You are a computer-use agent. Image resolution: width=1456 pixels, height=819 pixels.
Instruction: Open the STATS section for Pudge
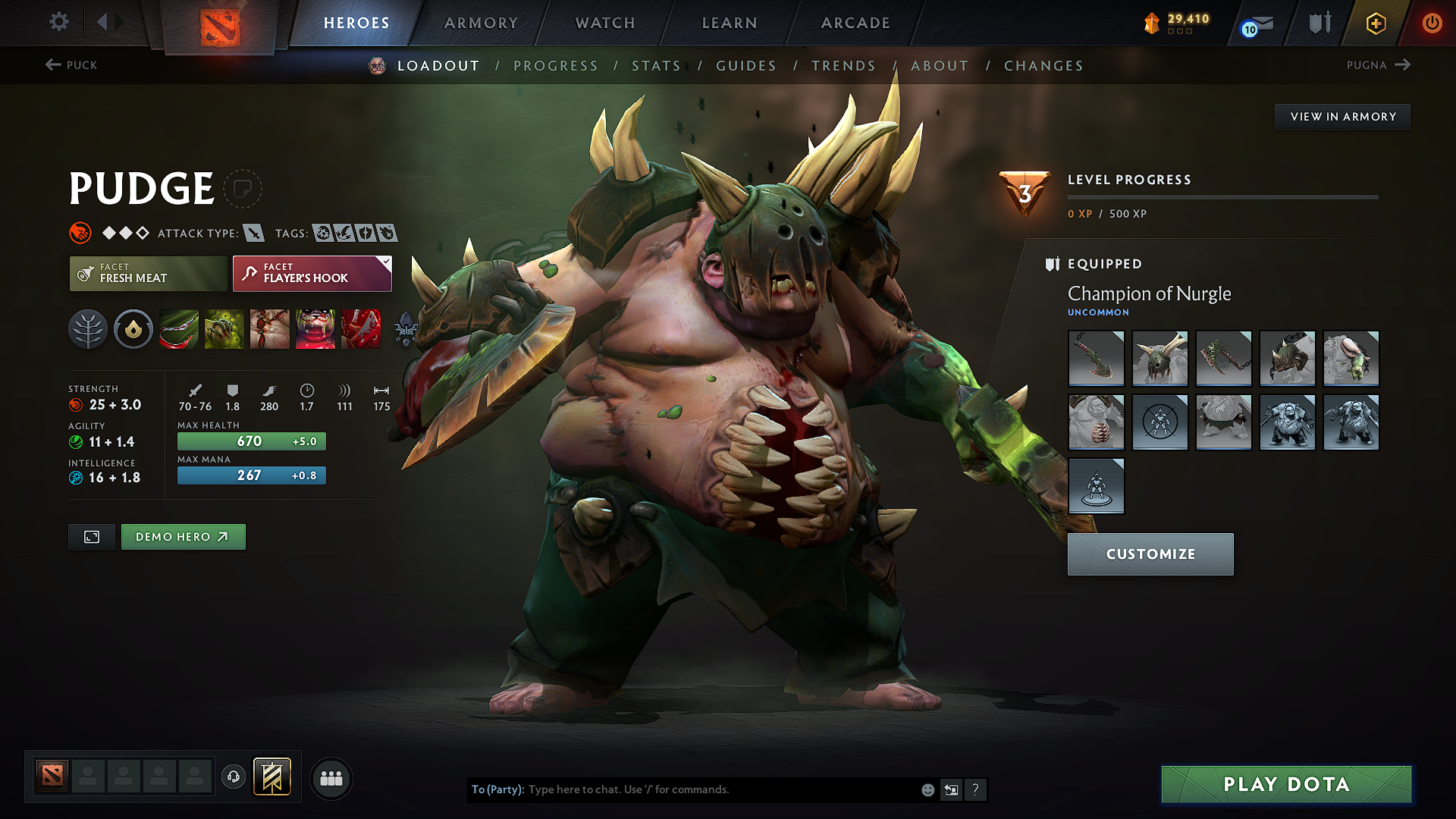657,66
